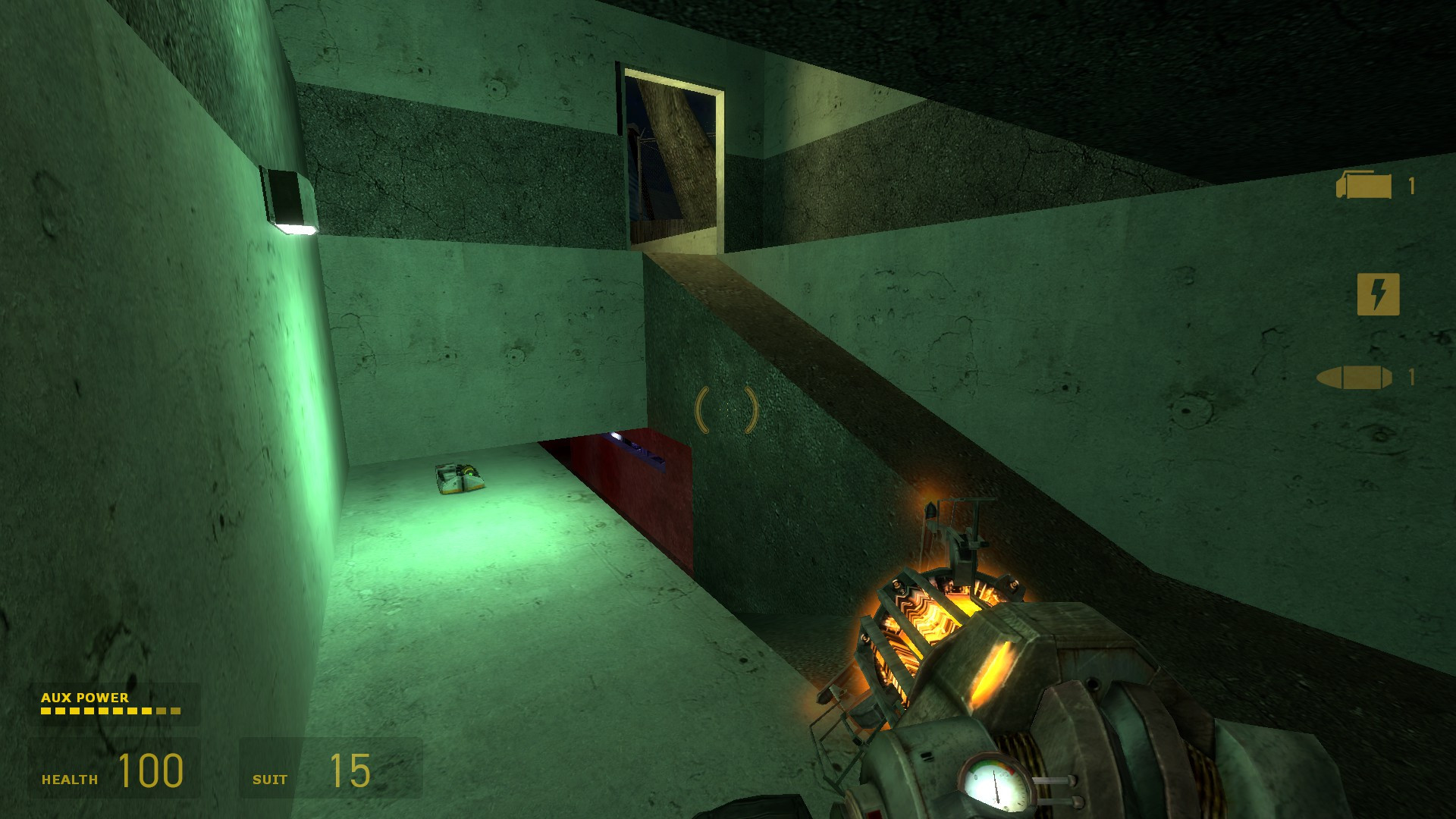Image resolution: width=1456 pixels, height=819 pixels.
Task: Click the rocket round pickup icon
Action: coord(1354,377)
